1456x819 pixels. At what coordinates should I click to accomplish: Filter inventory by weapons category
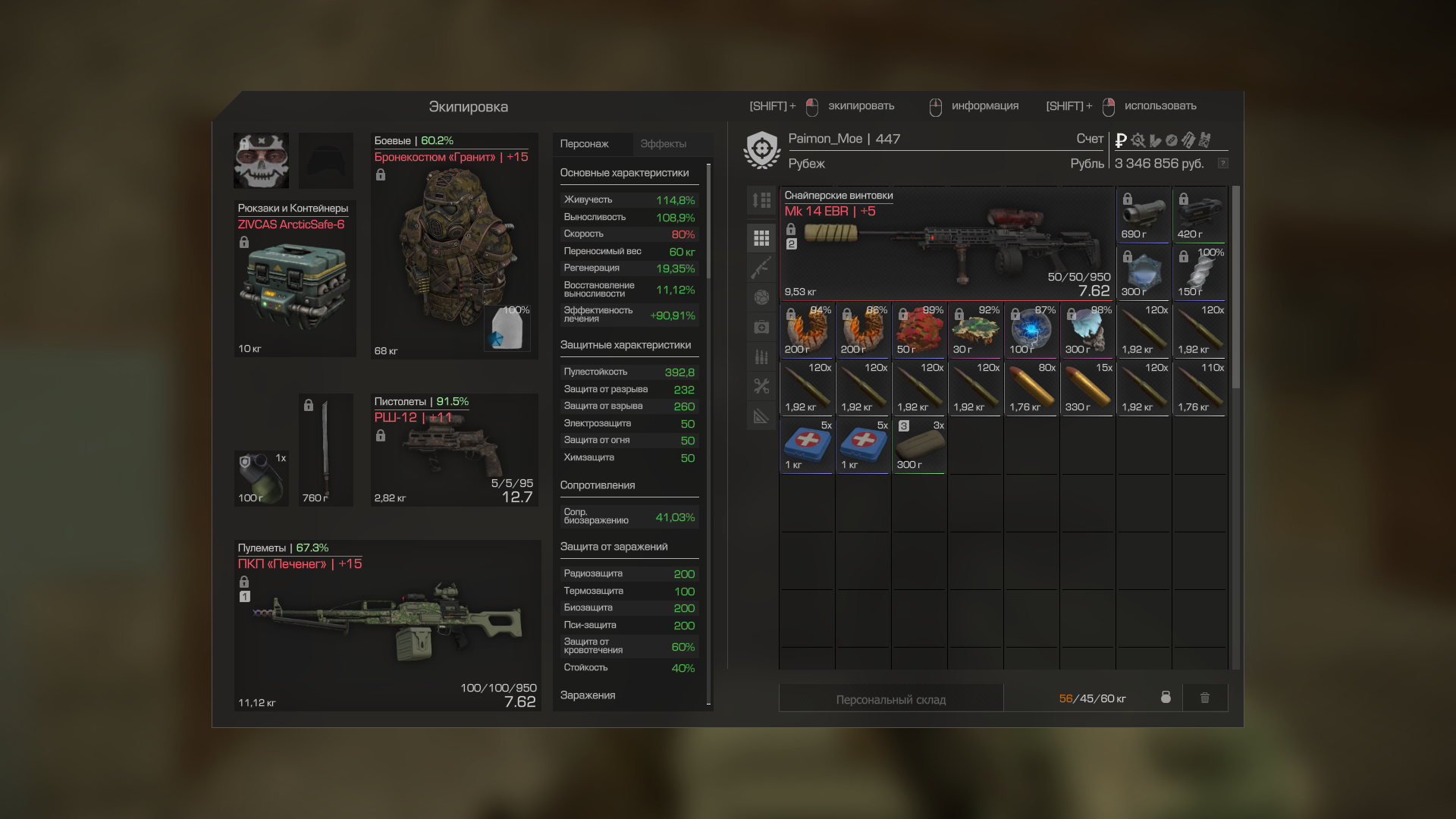click(x=761, y=267)
